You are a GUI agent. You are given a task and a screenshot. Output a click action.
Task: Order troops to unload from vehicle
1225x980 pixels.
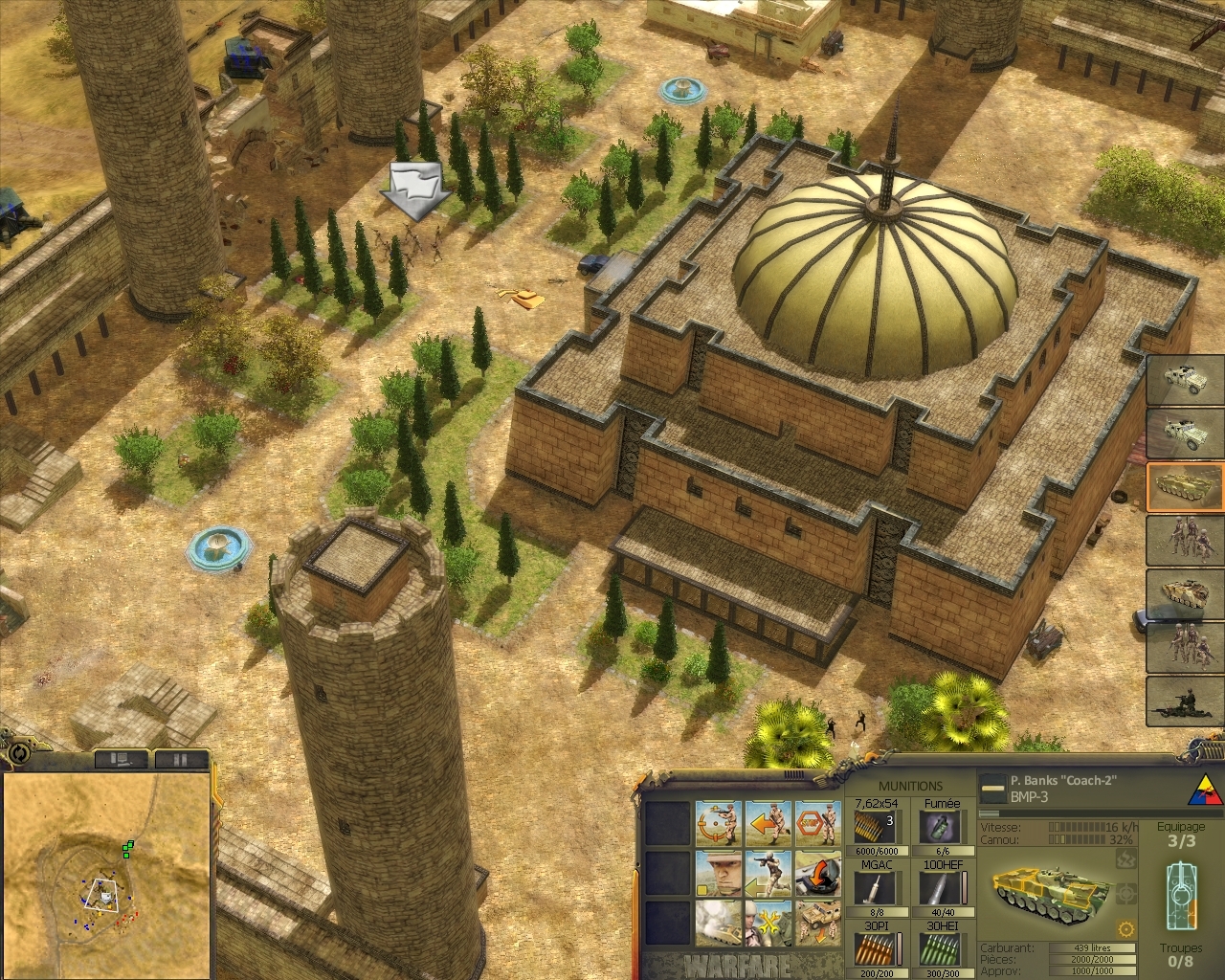pyautogui.click(x=816, y=923)
